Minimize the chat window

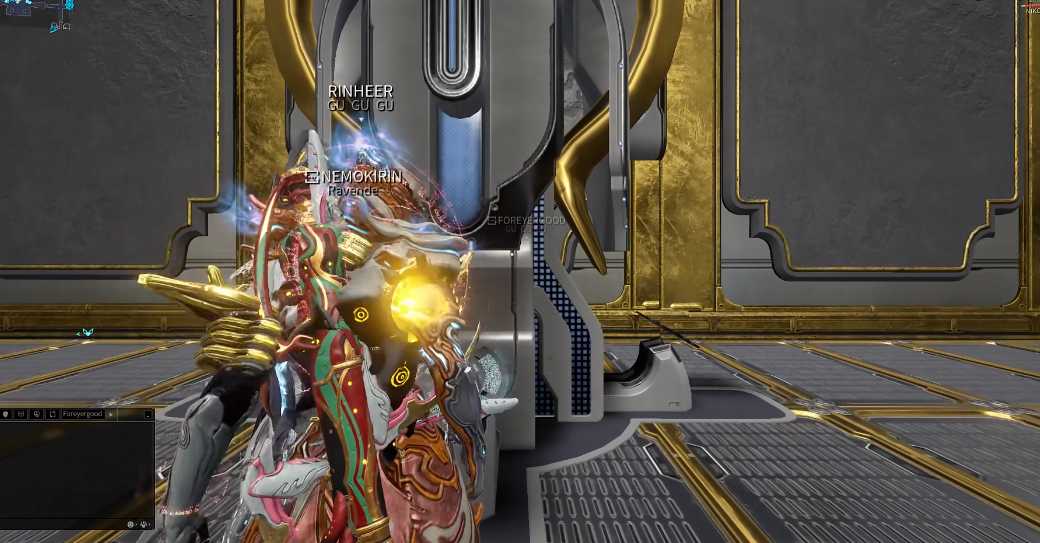(148, 413)
